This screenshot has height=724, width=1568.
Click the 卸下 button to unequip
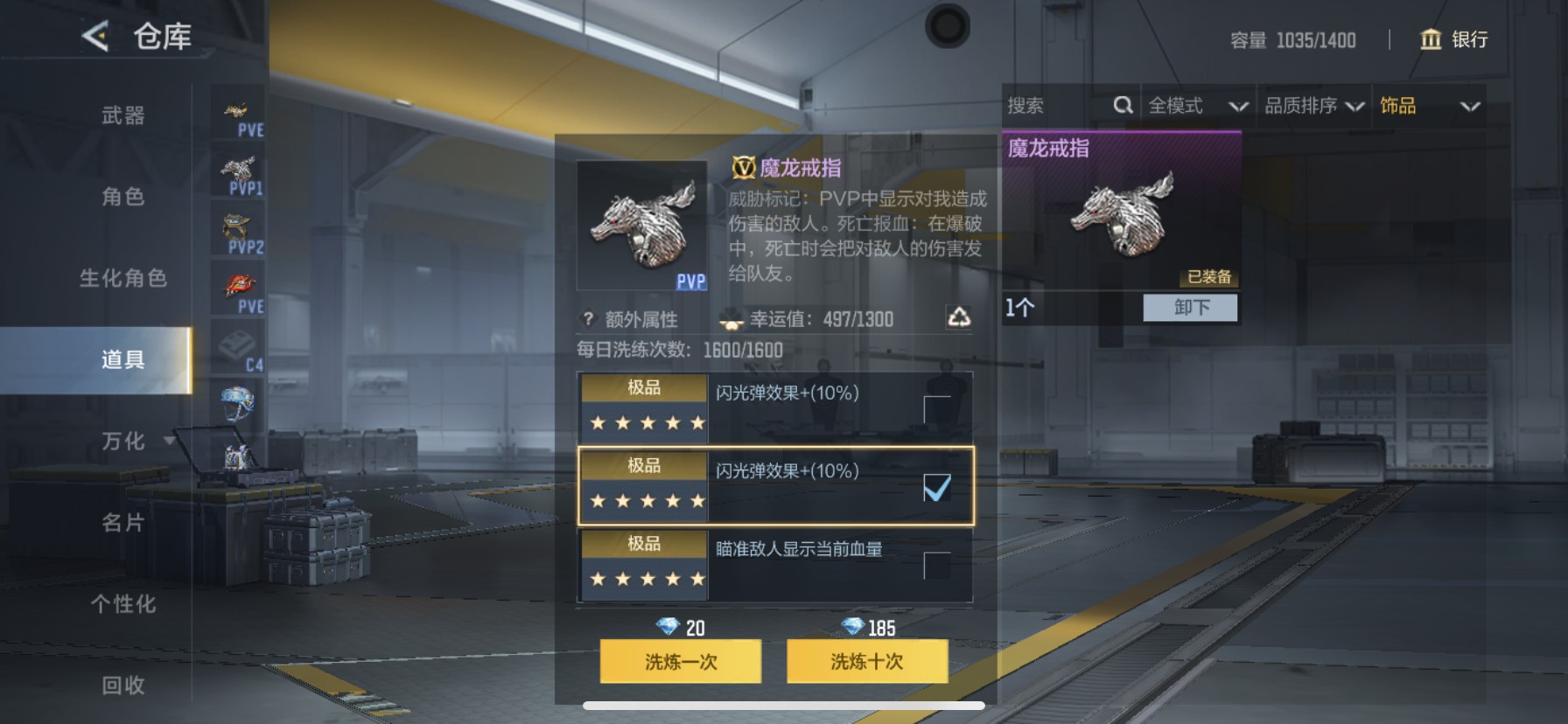(1189, 308)
